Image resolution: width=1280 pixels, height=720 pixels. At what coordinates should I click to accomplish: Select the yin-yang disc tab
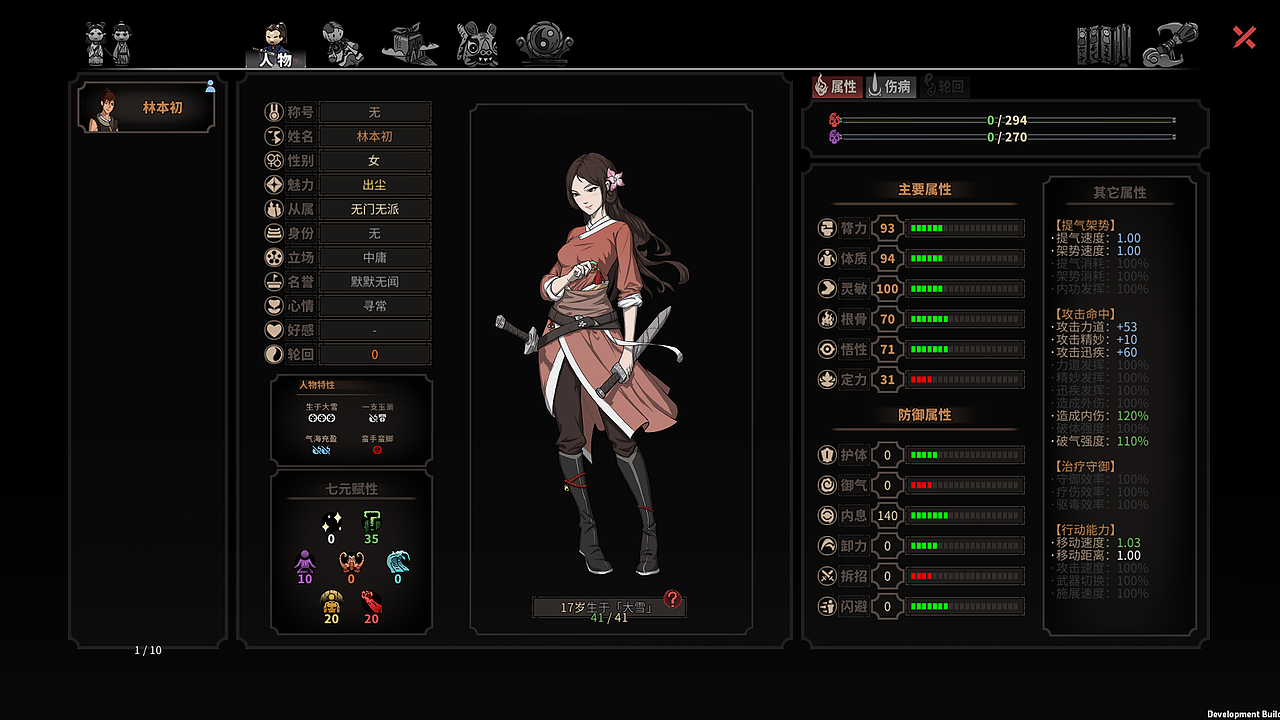tap(544, 44)
